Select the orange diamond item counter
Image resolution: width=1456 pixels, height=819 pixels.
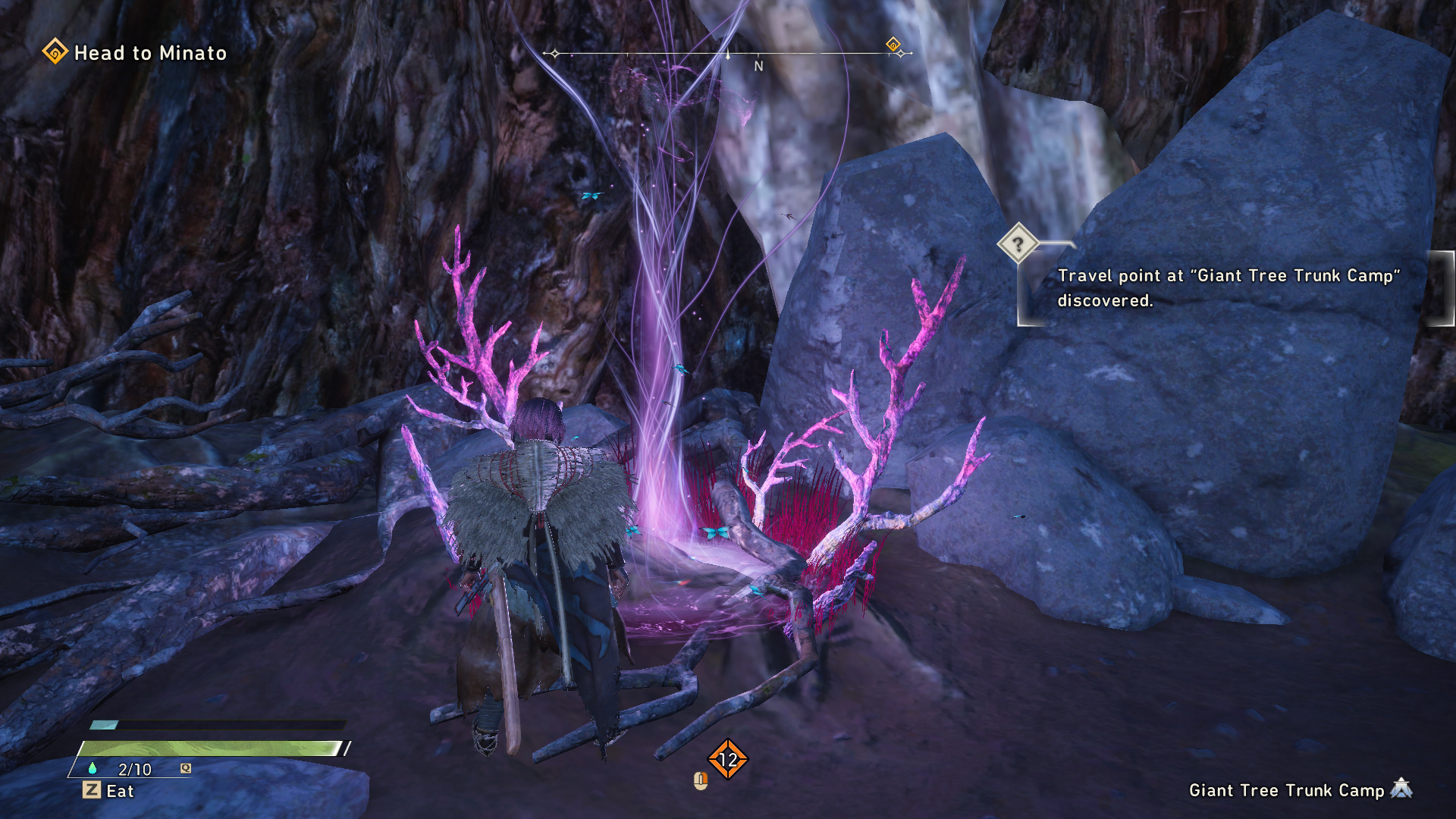pos(727,759)
